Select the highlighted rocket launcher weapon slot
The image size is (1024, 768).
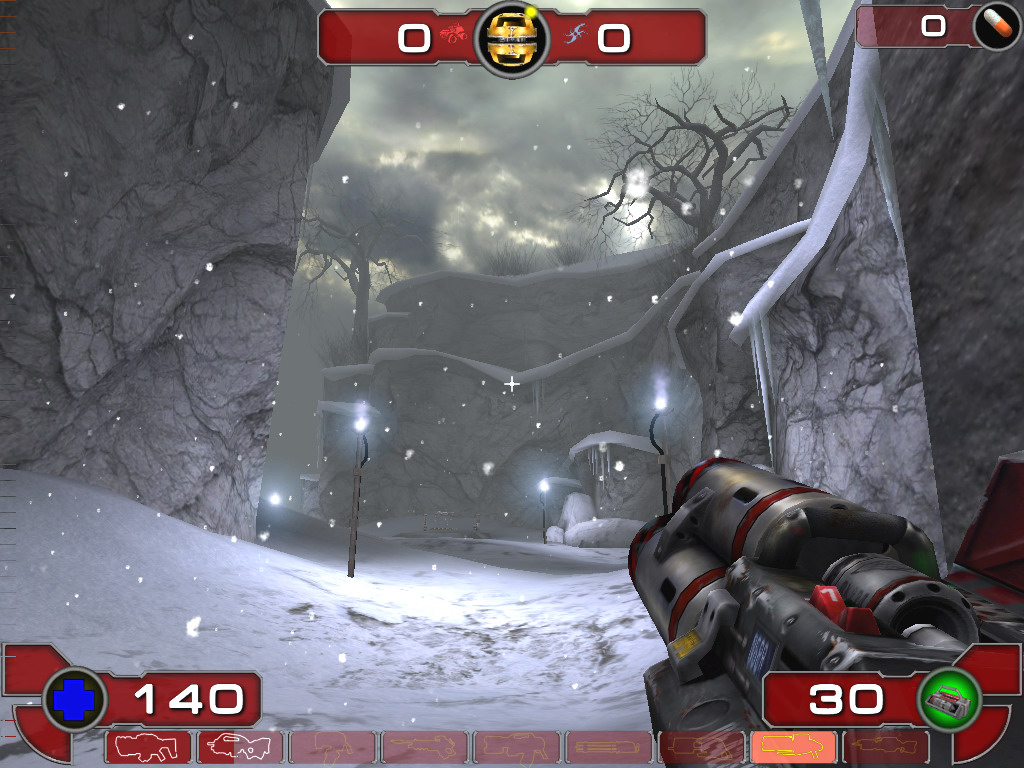point(793,746)
